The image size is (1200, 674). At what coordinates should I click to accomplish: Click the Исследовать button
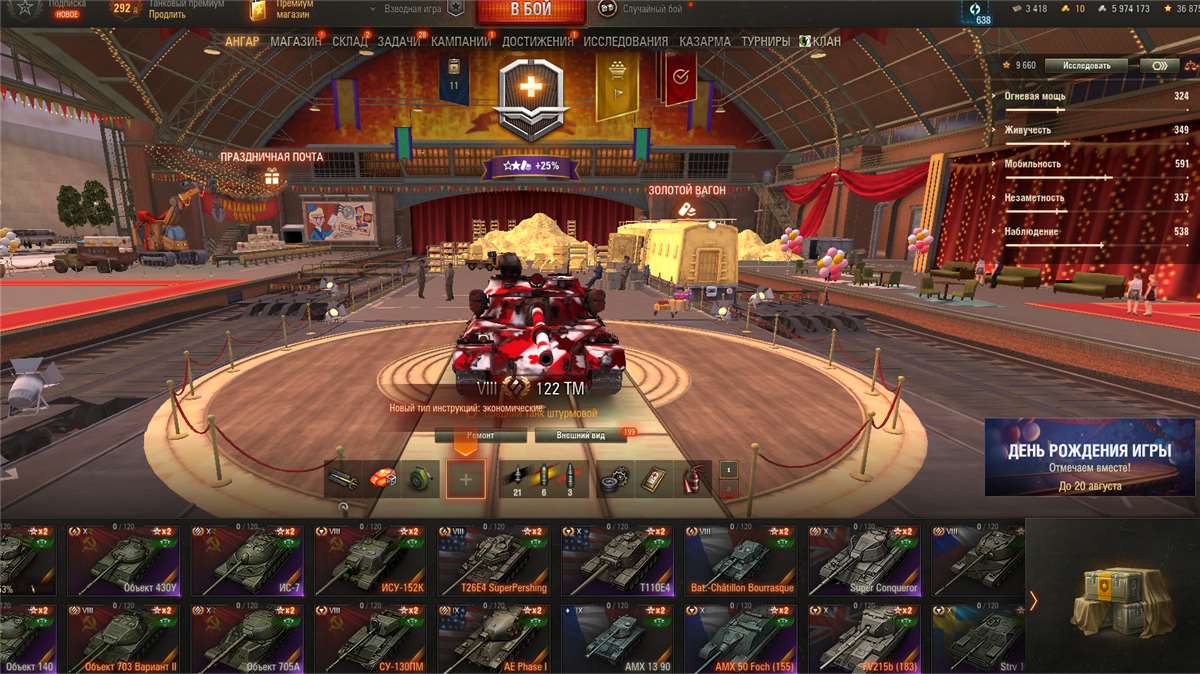coord(1085,65)
